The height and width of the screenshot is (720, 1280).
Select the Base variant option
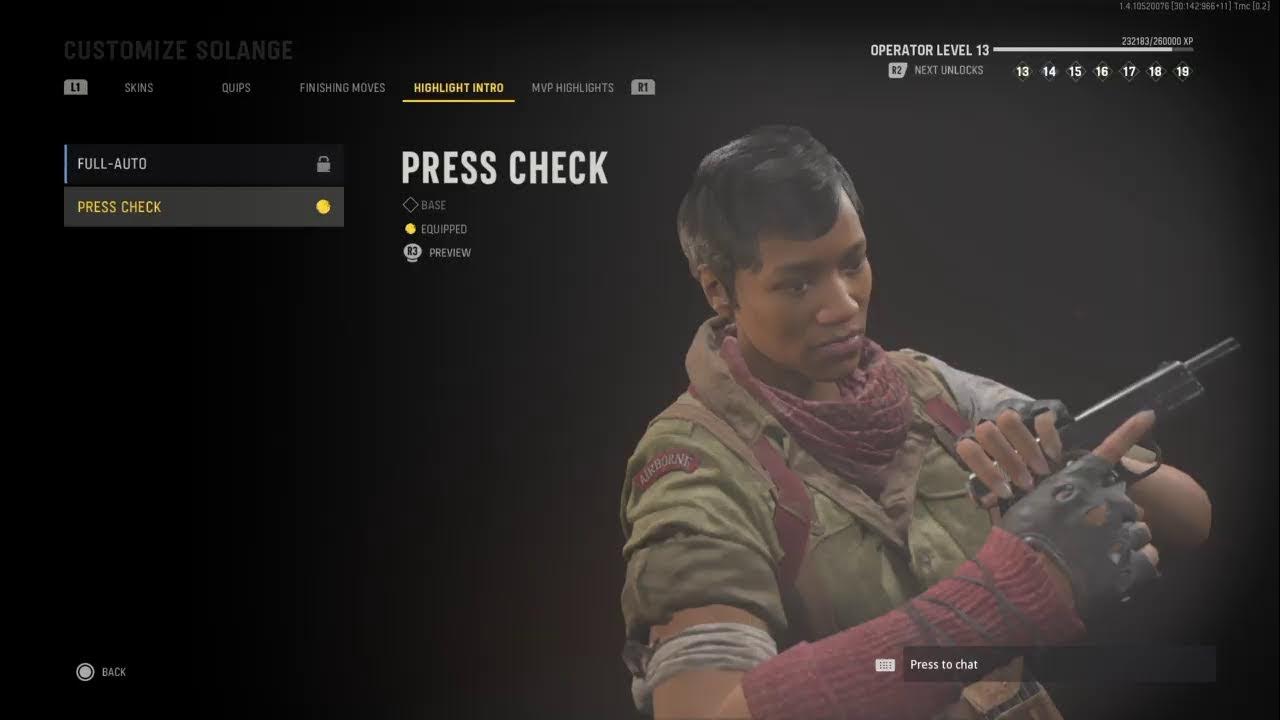click(x=427, y=205)
